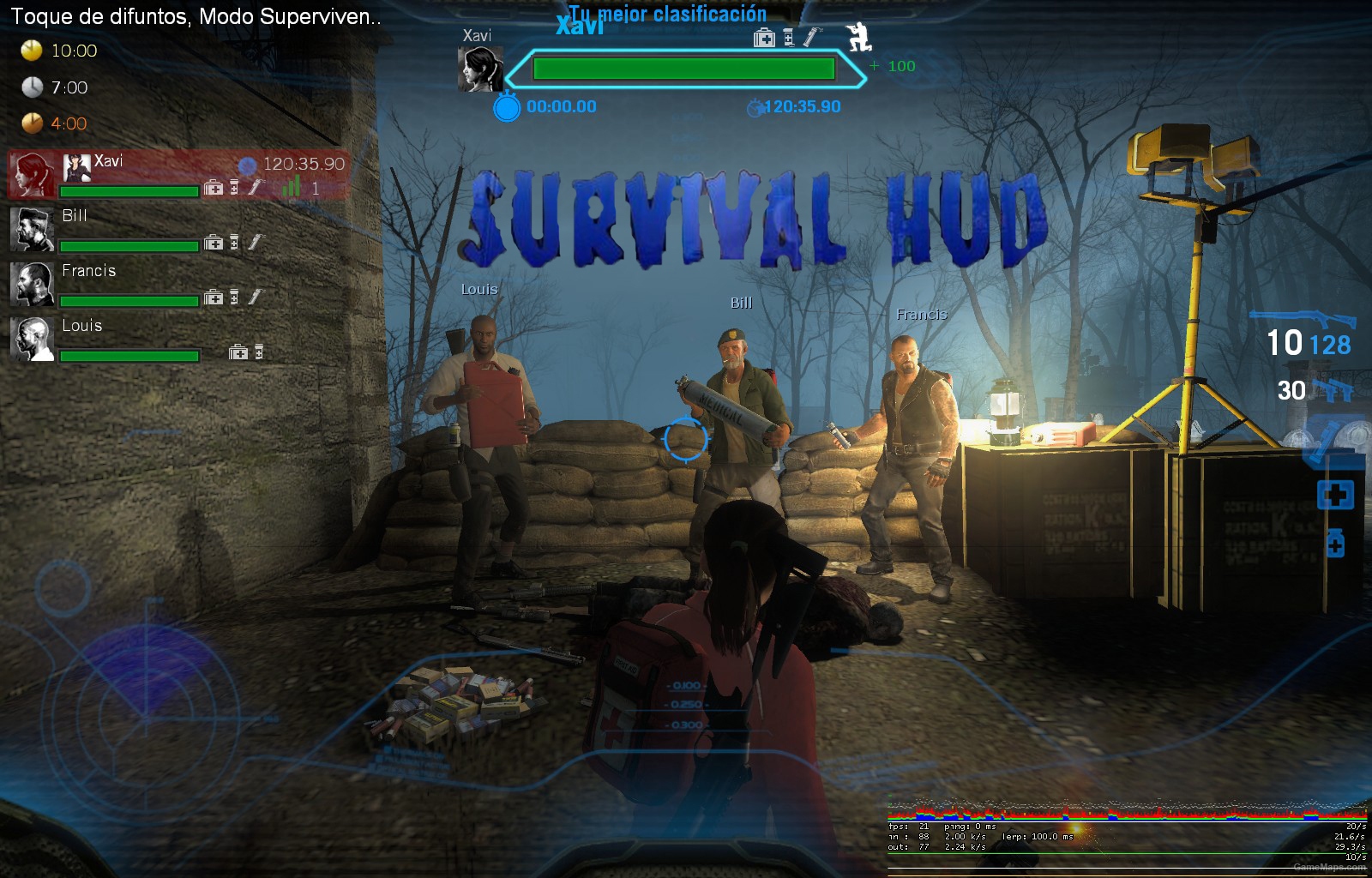1372x878 pixels.
Task: Click the blue medkit slot icon on the right
Action: click(x=1334, y=493)
